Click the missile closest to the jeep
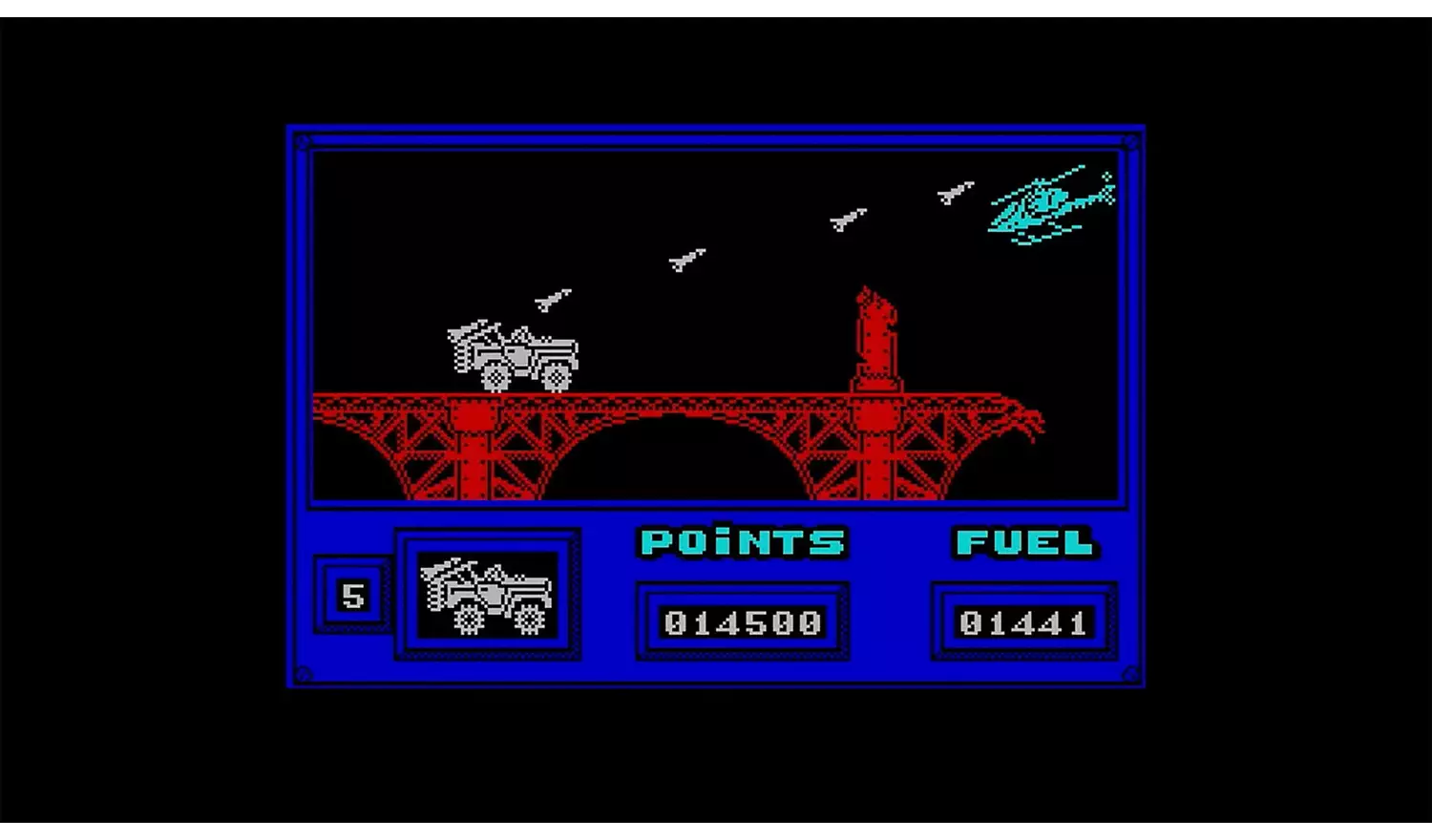 551,300
